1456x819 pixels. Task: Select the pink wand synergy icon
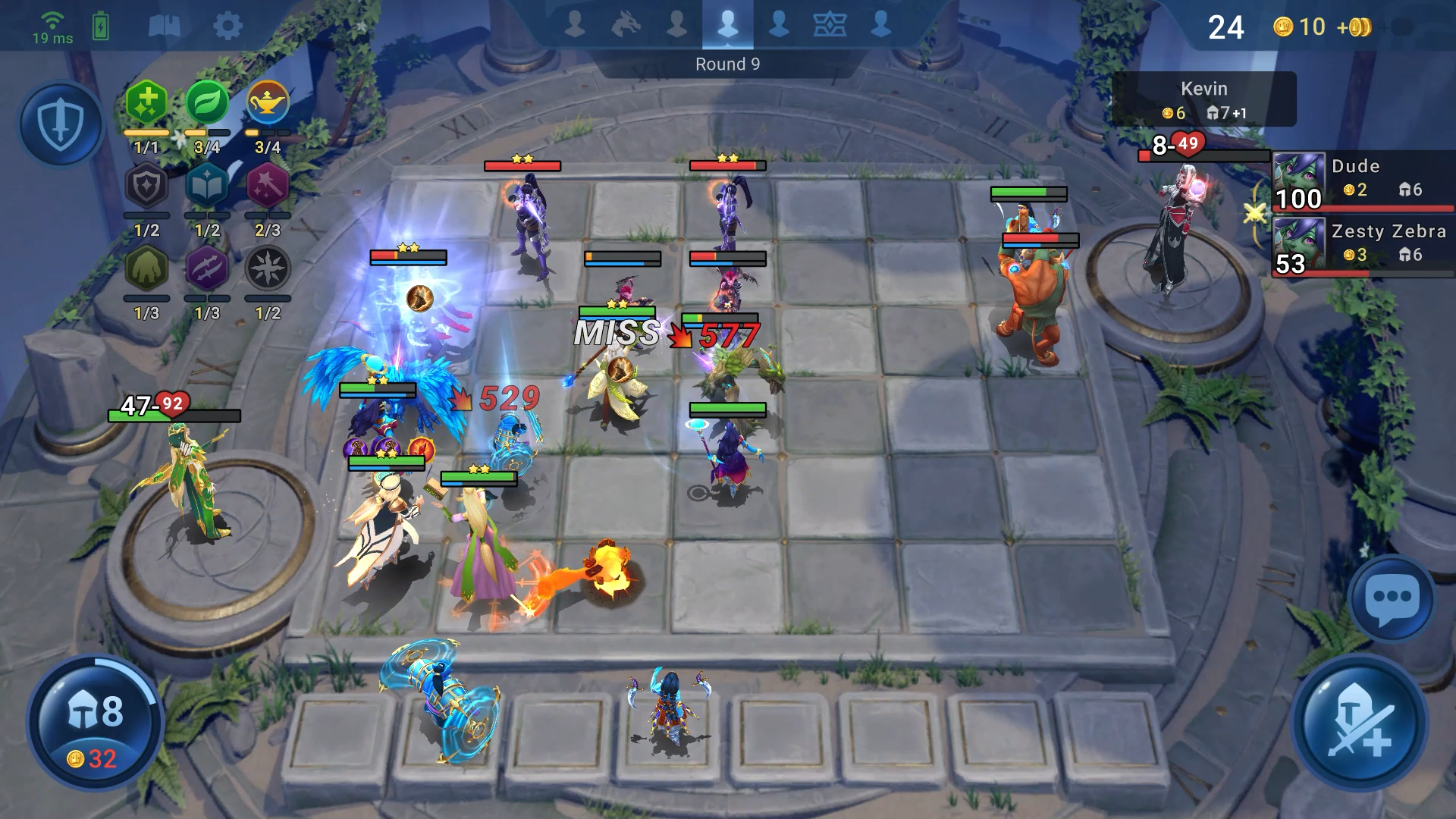pyautogui.click(x=268, y=187)
